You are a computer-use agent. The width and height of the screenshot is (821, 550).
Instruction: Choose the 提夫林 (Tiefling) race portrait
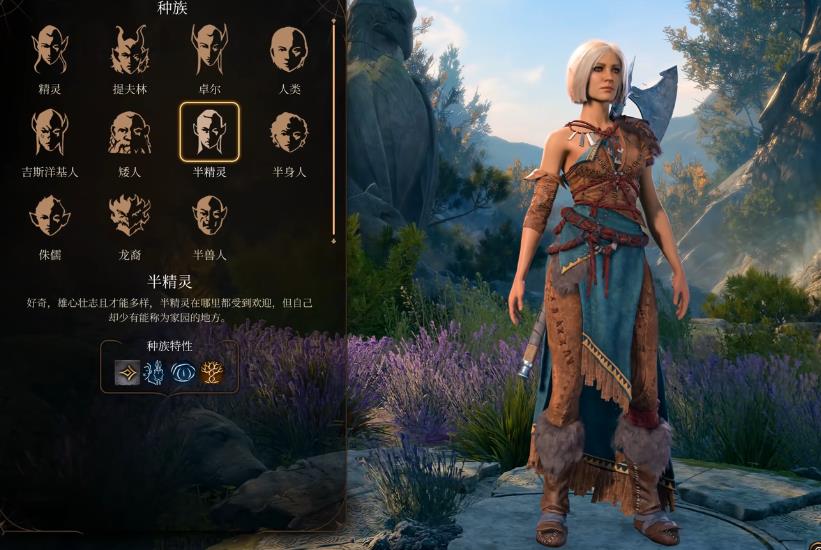[x=130, y=50]
